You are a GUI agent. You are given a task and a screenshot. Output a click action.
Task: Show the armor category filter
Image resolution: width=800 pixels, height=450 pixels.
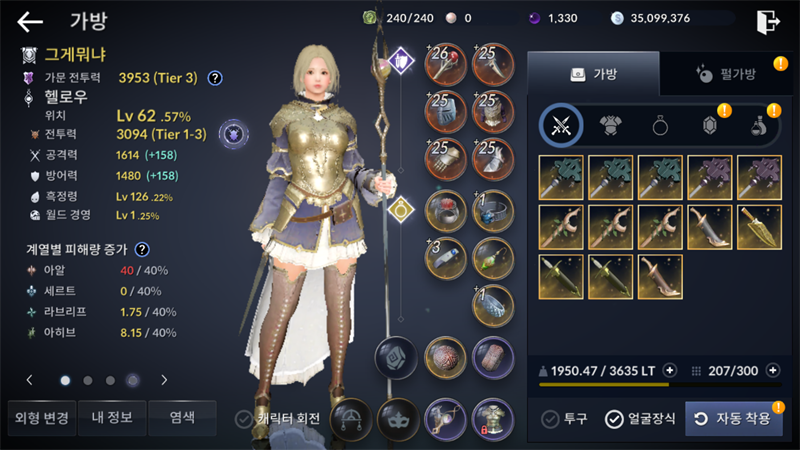coord(611,125)
